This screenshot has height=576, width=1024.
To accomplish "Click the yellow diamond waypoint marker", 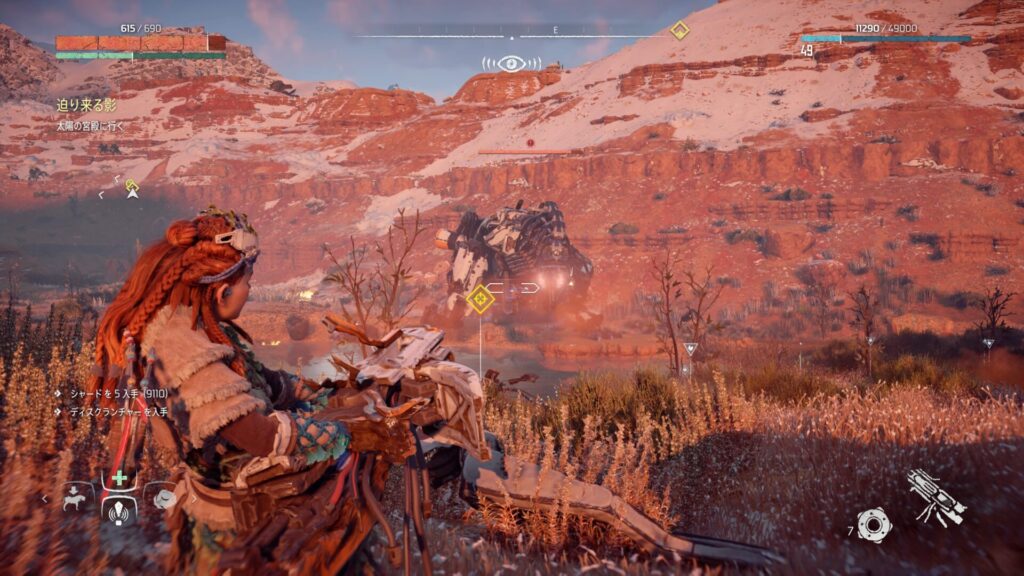I will click(x=481, y=297).
